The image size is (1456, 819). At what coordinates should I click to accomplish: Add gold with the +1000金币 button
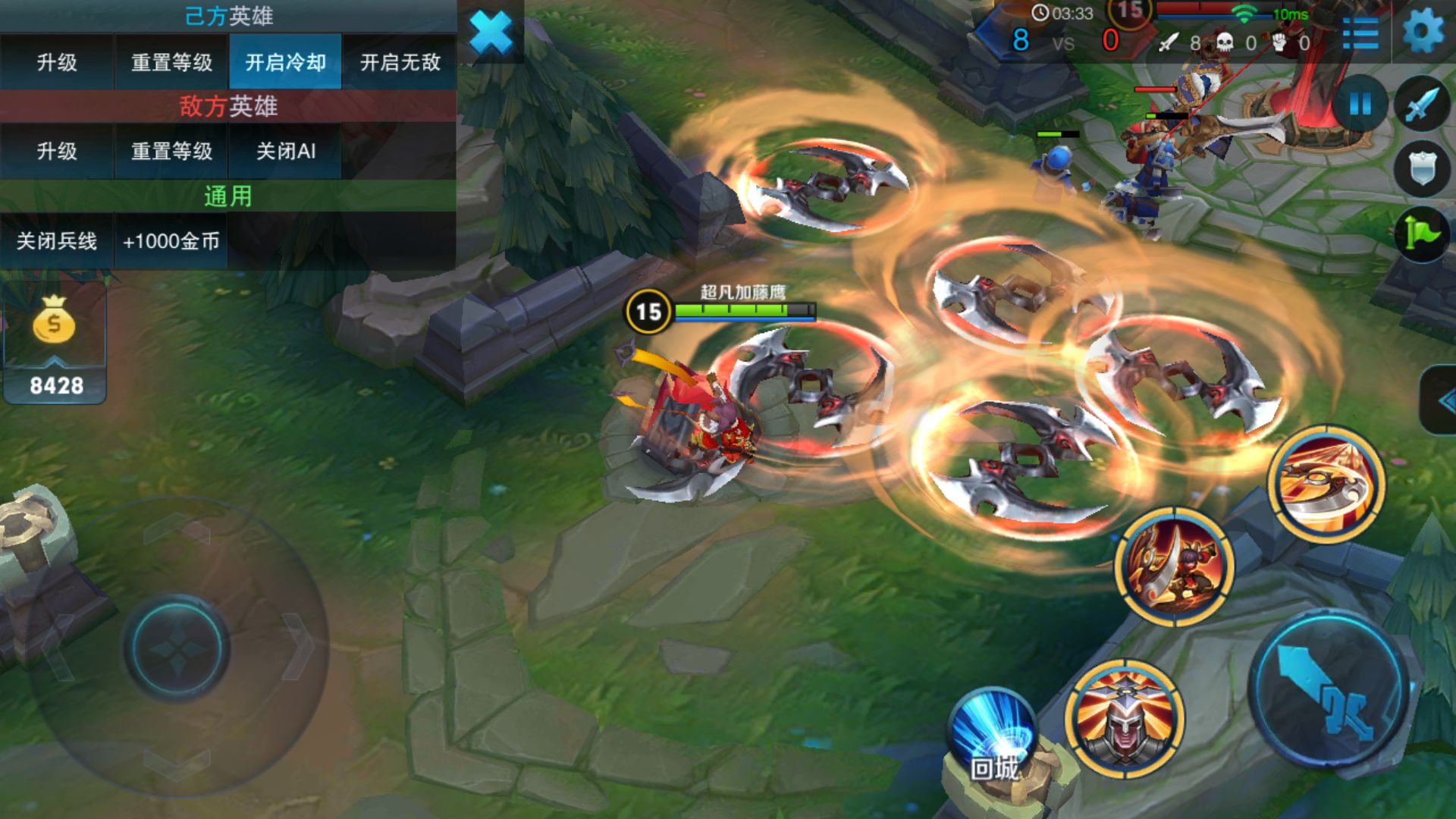click(171, 241)
